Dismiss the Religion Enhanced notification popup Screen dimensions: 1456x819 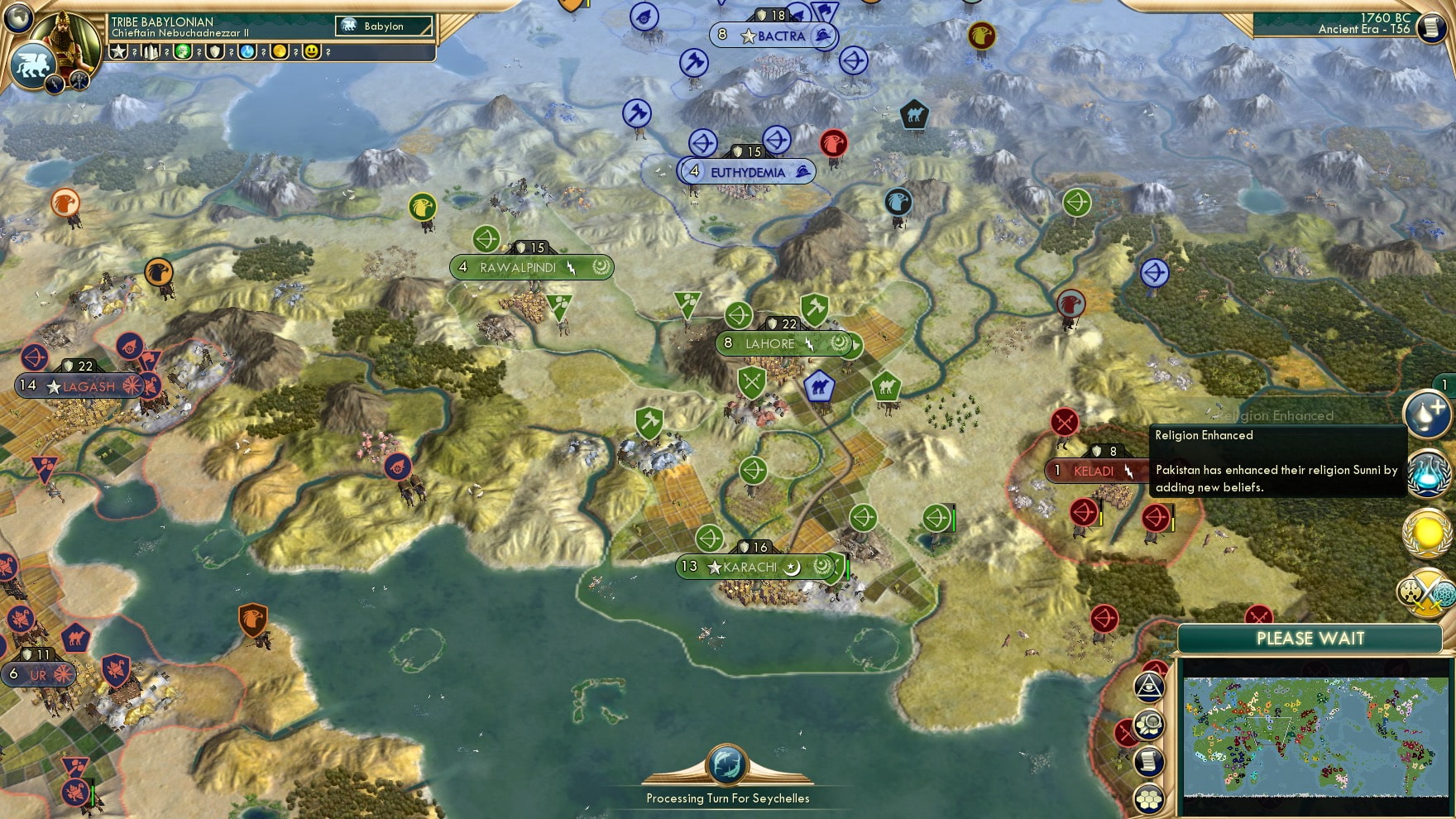[1278, 463]
